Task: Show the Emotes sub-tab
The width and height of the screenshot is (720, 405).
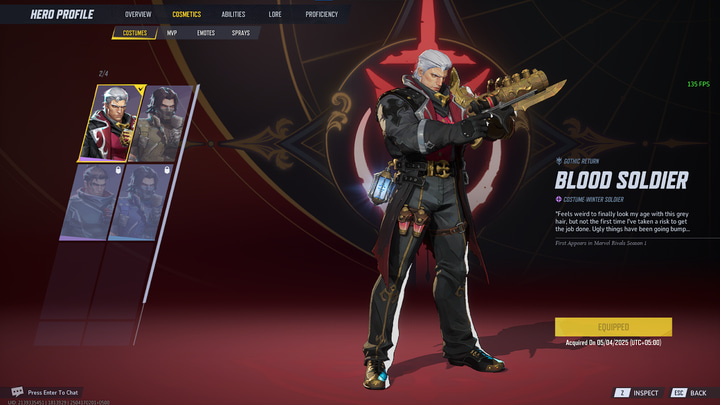Action: [206, 33]
